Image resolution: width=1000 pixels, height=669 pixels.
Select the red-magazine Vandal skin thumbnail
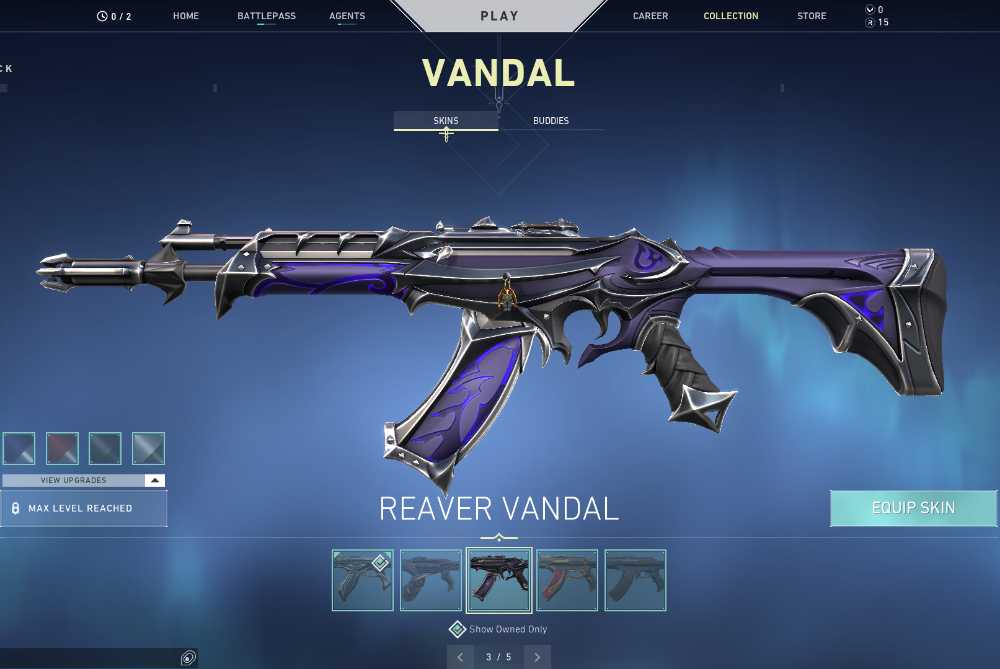click(567, 580)
